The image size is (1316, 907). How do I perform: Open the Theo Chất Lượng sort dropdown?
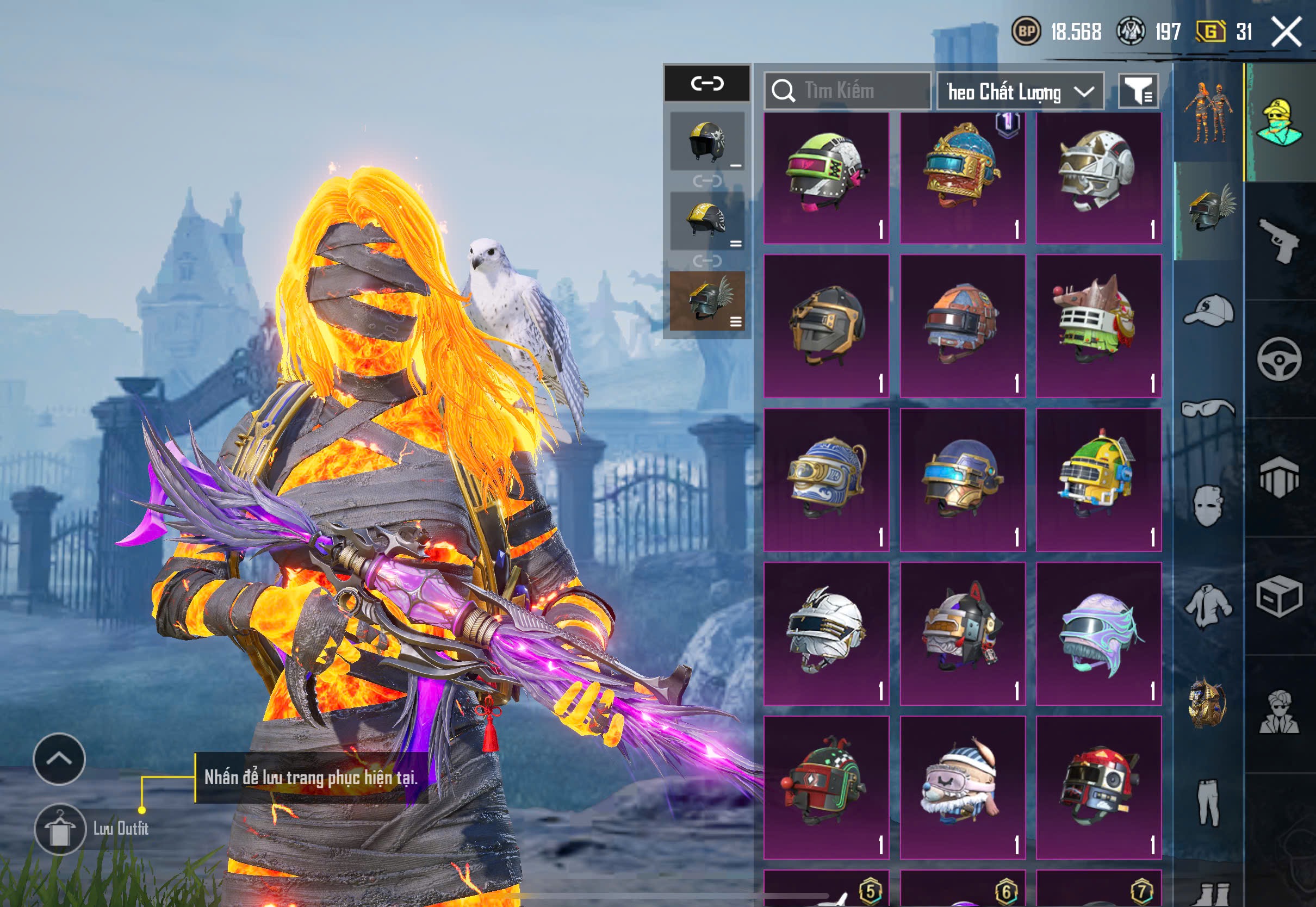[x=1020, y=91]
